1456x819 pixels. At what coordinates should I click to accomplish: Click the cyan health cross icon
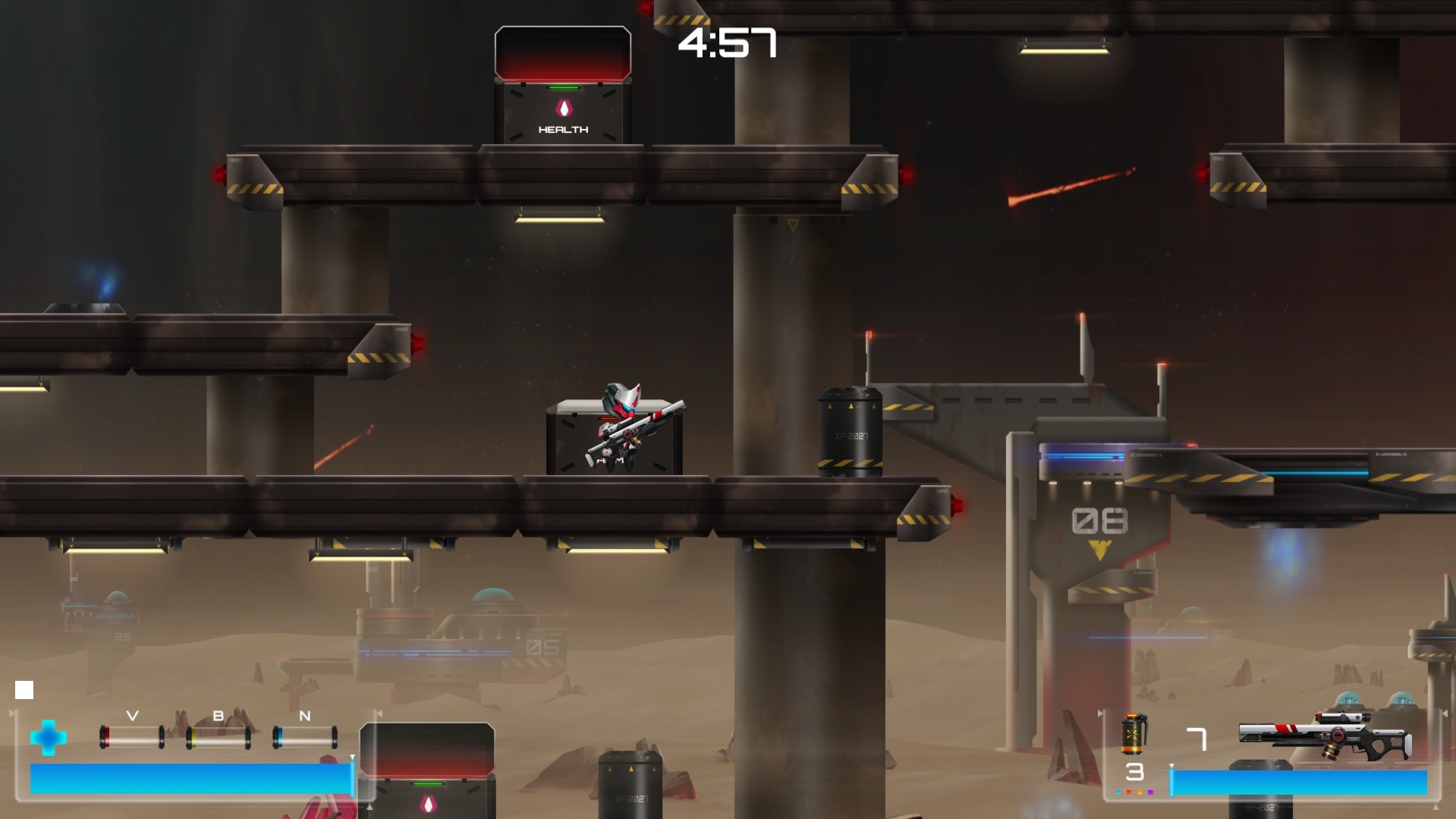click(x=49, y=737)
